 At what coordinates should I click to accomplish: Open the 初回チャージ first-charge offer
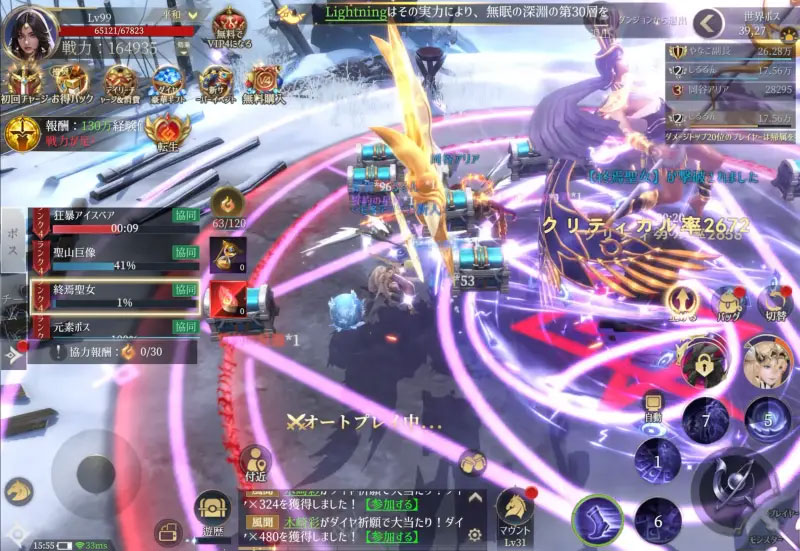point(22,84)
